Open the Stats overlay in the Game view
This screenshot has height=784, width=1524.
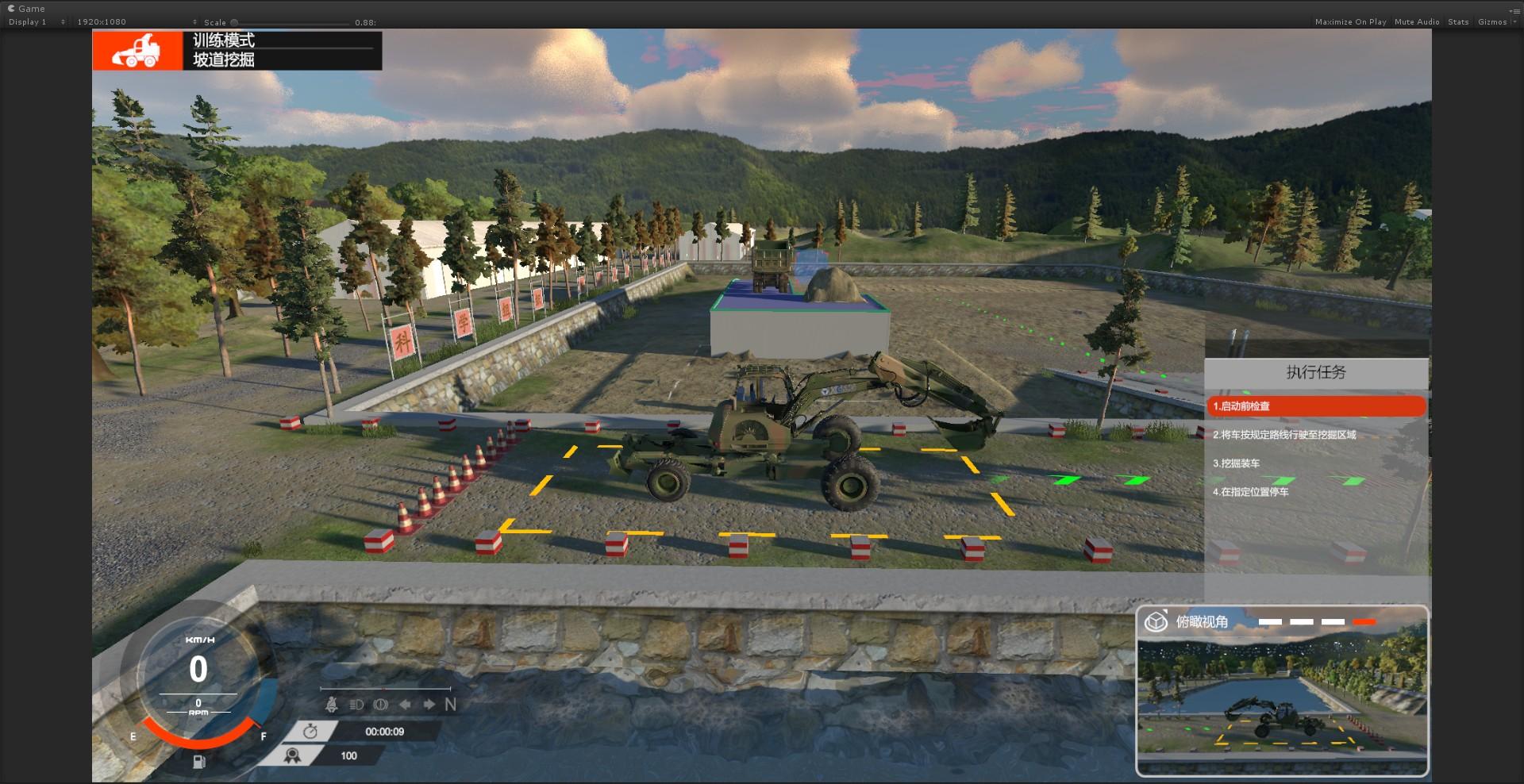click(x=1458, y=22)
